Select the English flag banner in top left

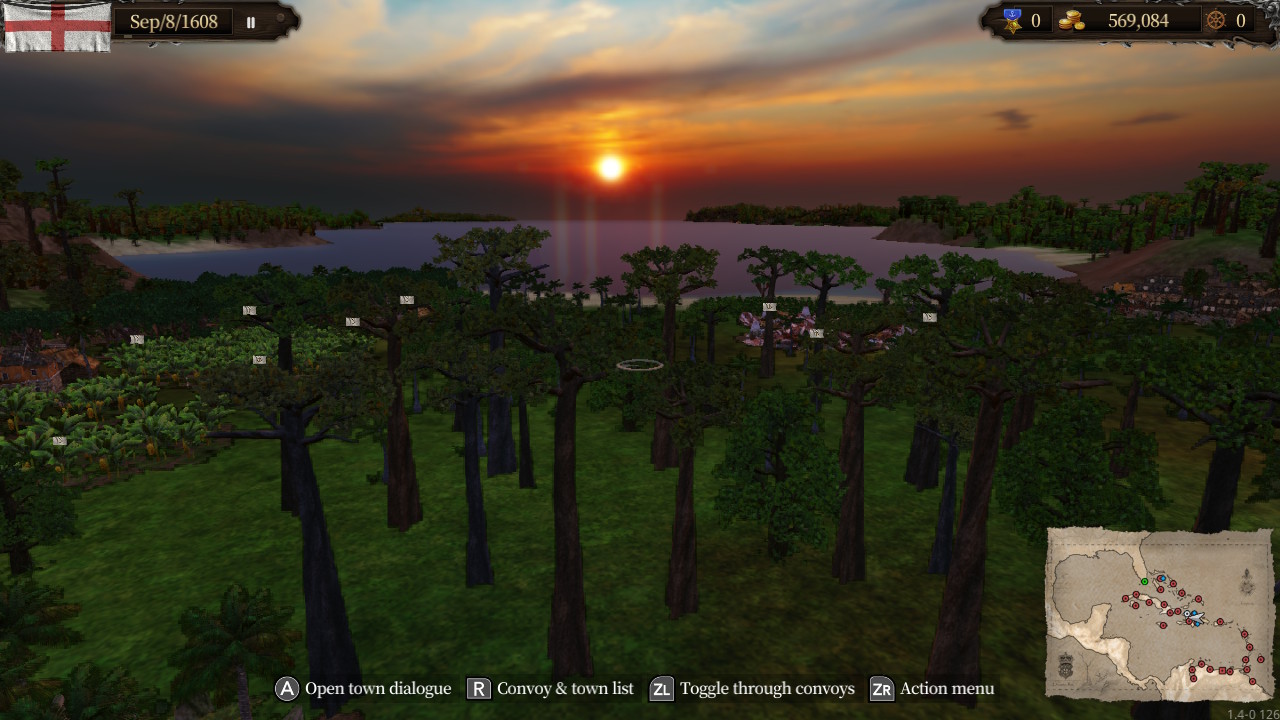pos(57,28)
